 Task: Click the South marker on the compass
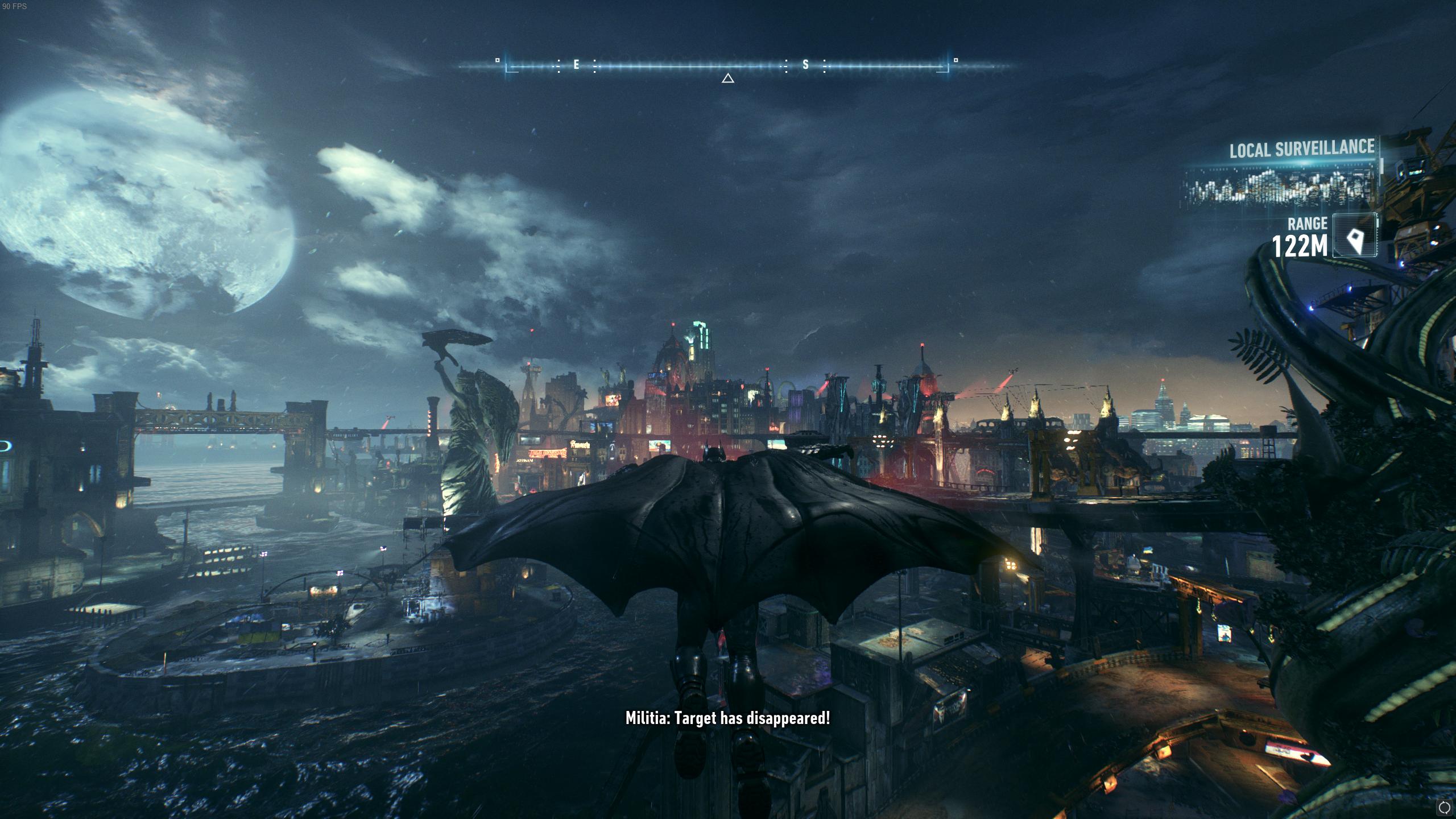(805, 65)
